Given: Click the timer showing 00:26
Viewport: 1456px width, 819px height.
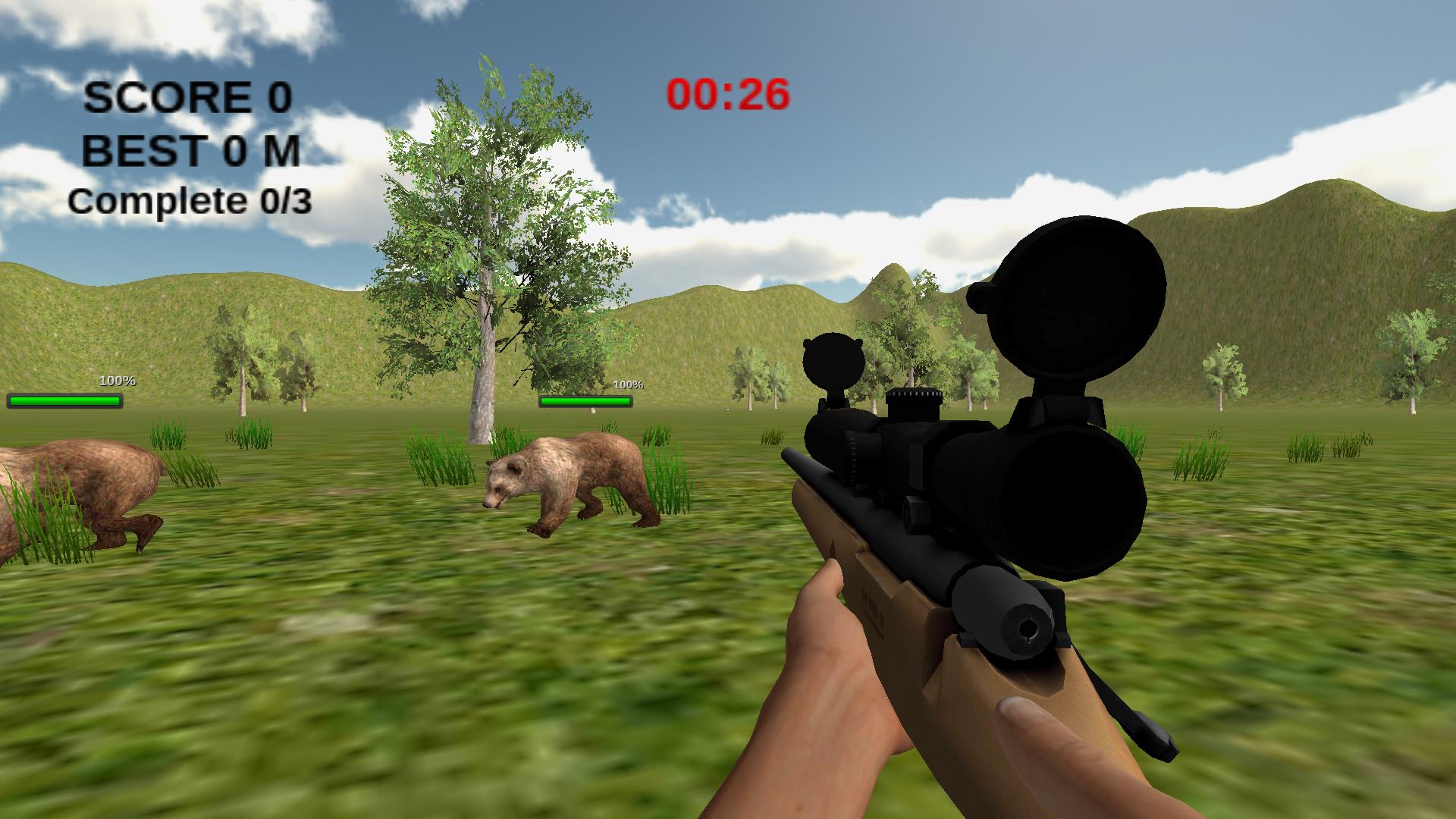Looking at the screenshot, I should point(725,95).
